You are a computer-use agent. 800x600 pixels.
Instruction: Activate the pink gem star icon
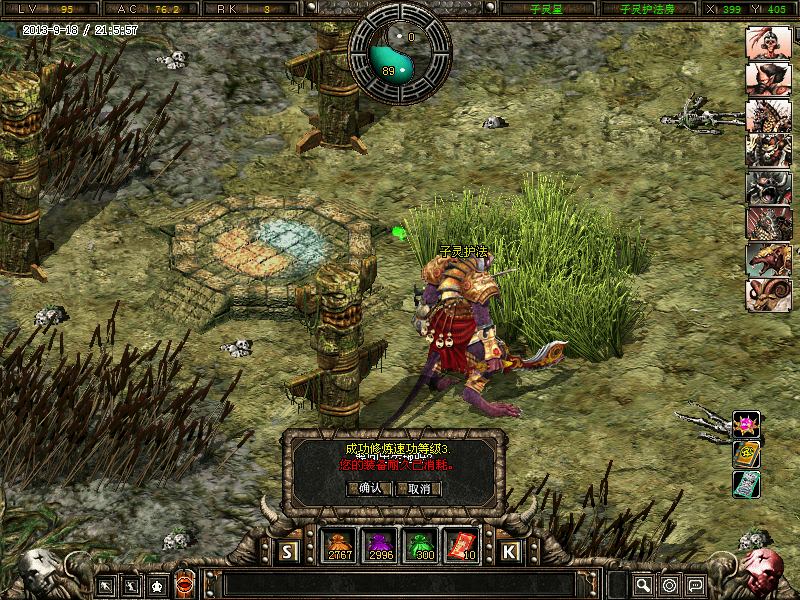tap(746, 424)
